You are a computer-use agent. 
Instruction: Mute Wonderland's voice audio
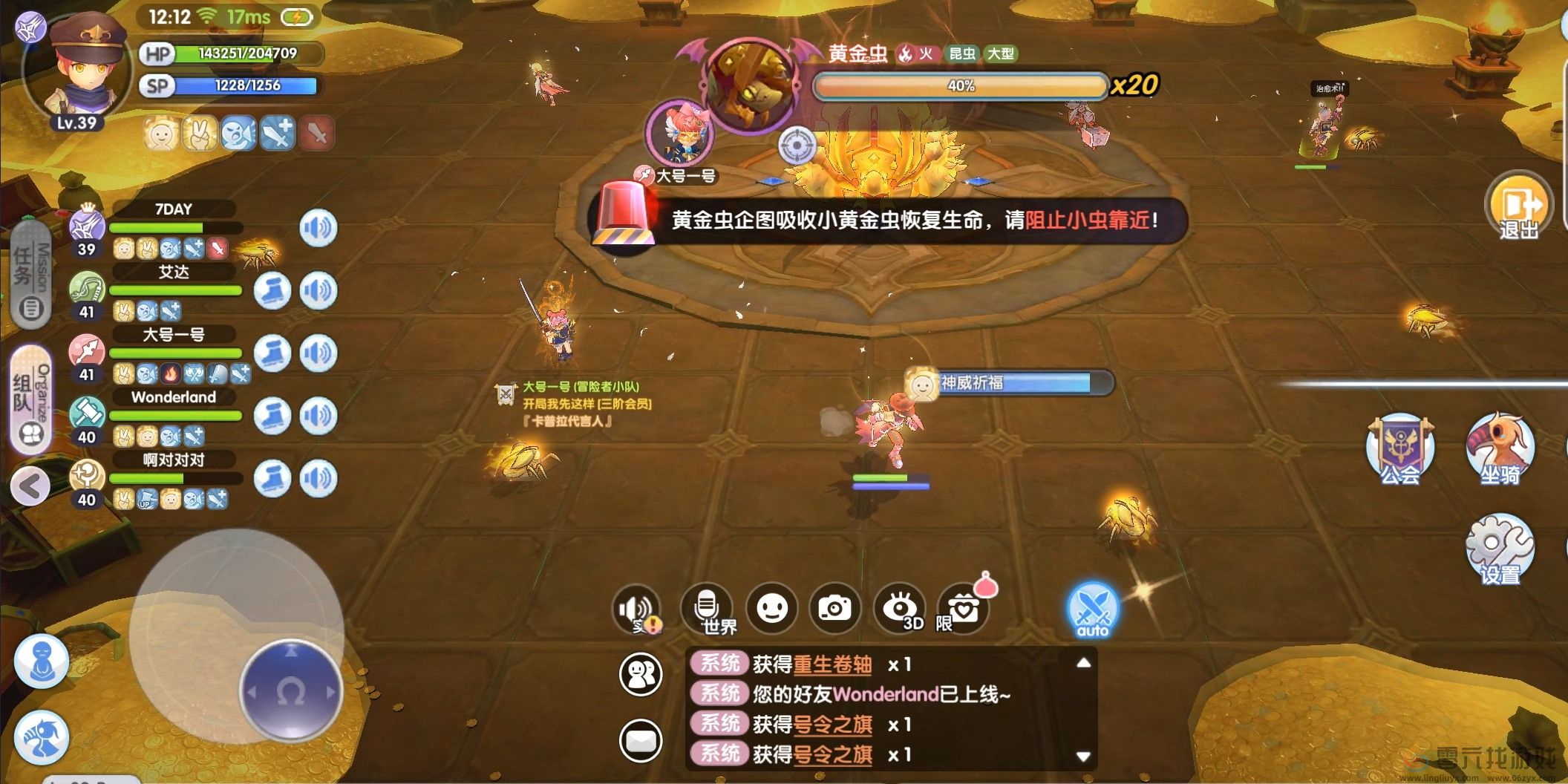(319, 416)
